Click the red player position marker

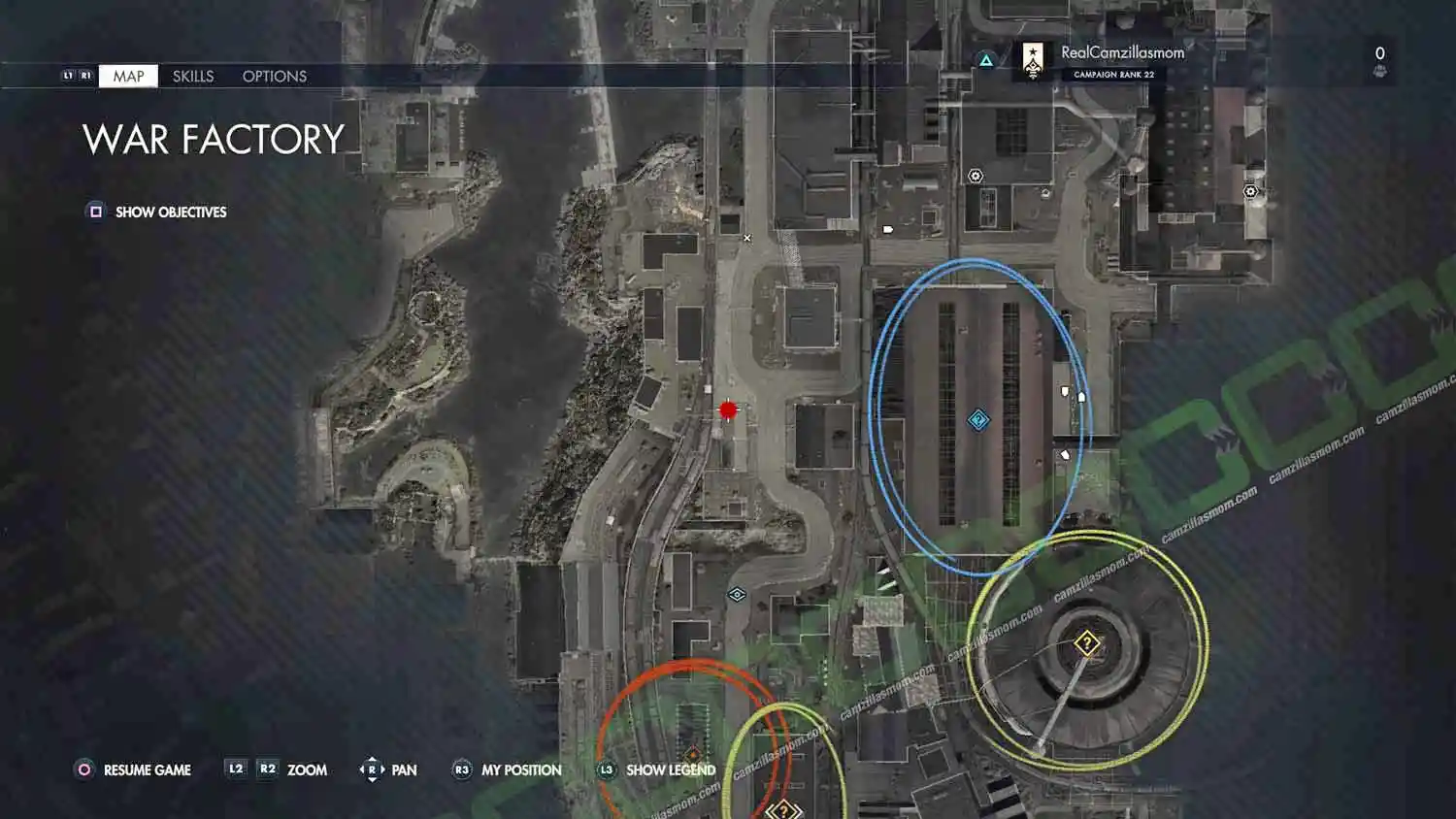[x=728, y=410]
